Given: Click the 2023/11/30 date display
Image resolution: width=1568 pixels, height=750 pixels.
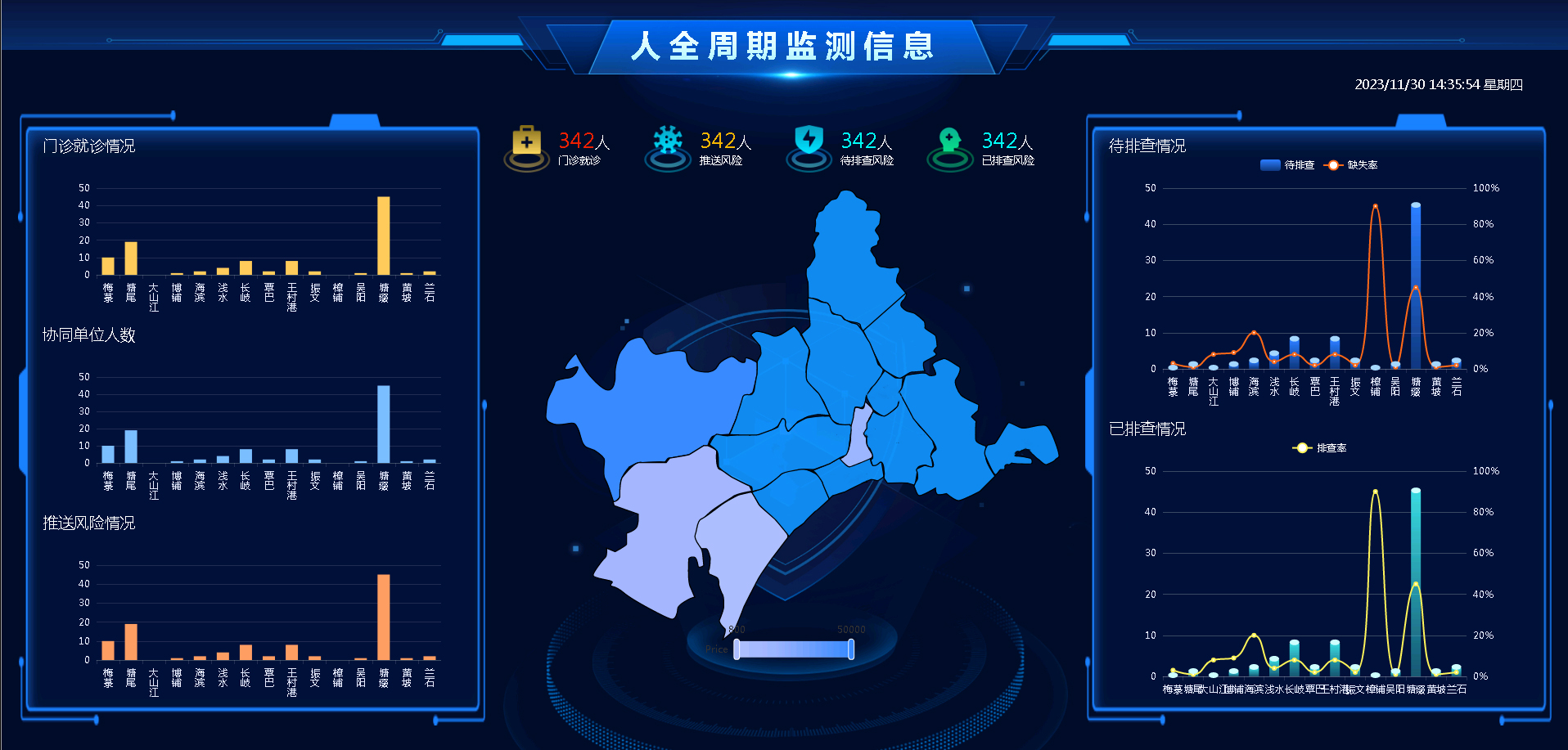Looking at the screenshot, I should point(1437,84).
